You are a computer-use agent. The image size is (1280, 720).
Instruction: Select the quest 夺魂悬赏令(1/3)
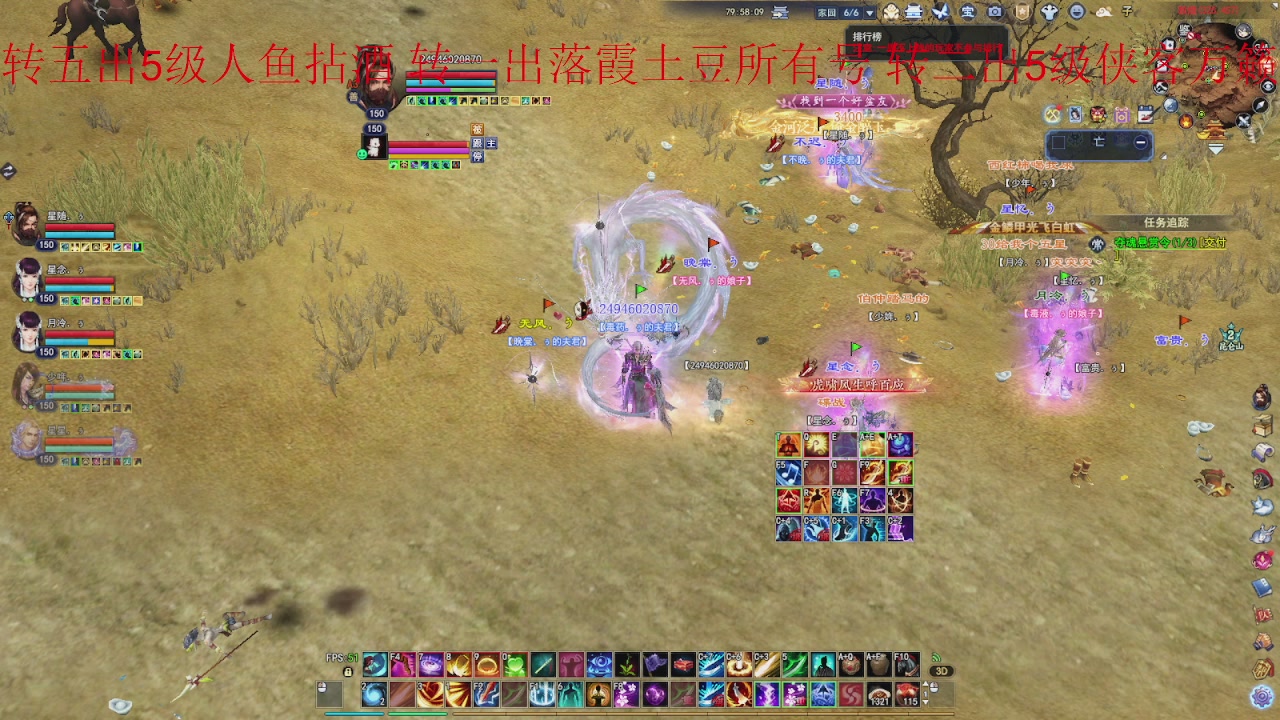pos(1155,243)
